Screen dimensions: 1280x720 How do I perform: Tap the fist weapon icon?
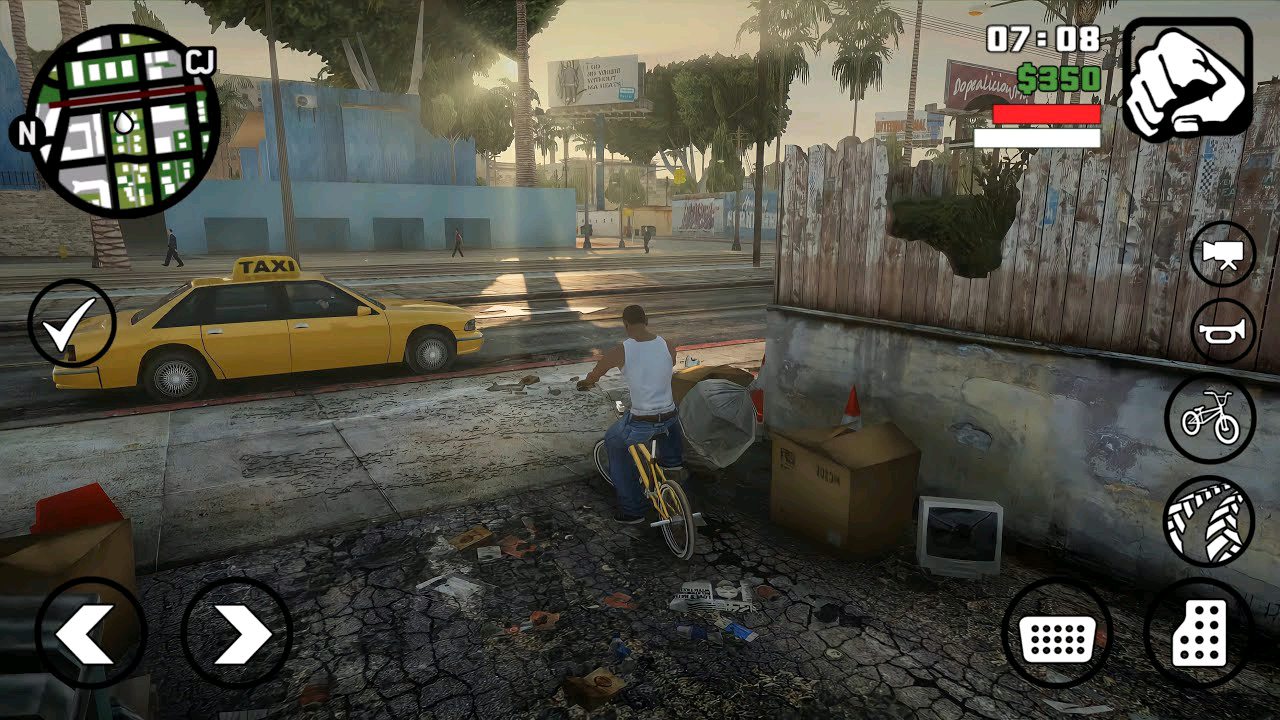(1187, 79)
